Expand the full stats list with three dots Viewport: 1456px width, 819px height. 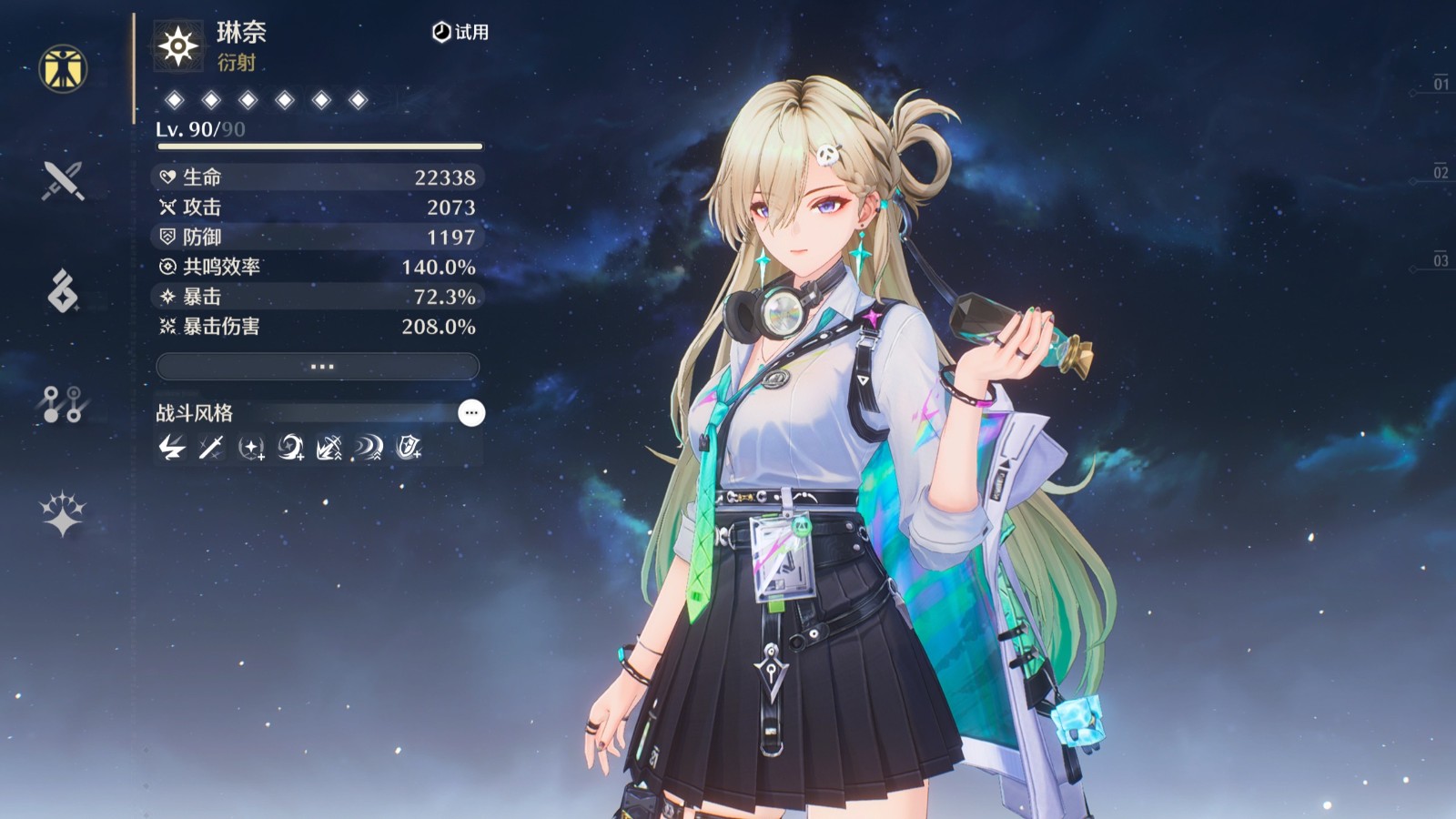point(318,367)
